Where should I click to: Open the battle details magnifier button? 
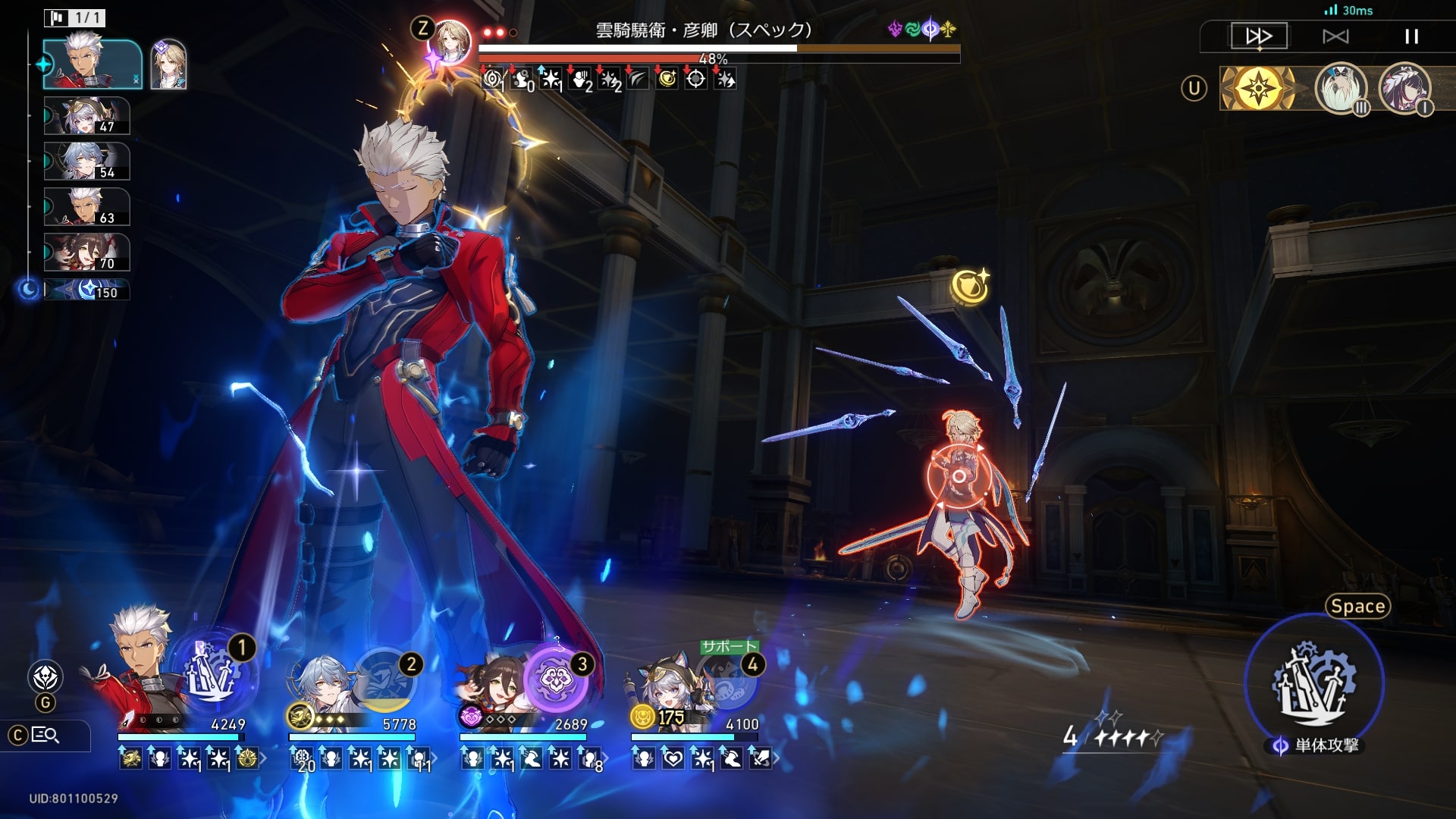(x=45, y=735)
